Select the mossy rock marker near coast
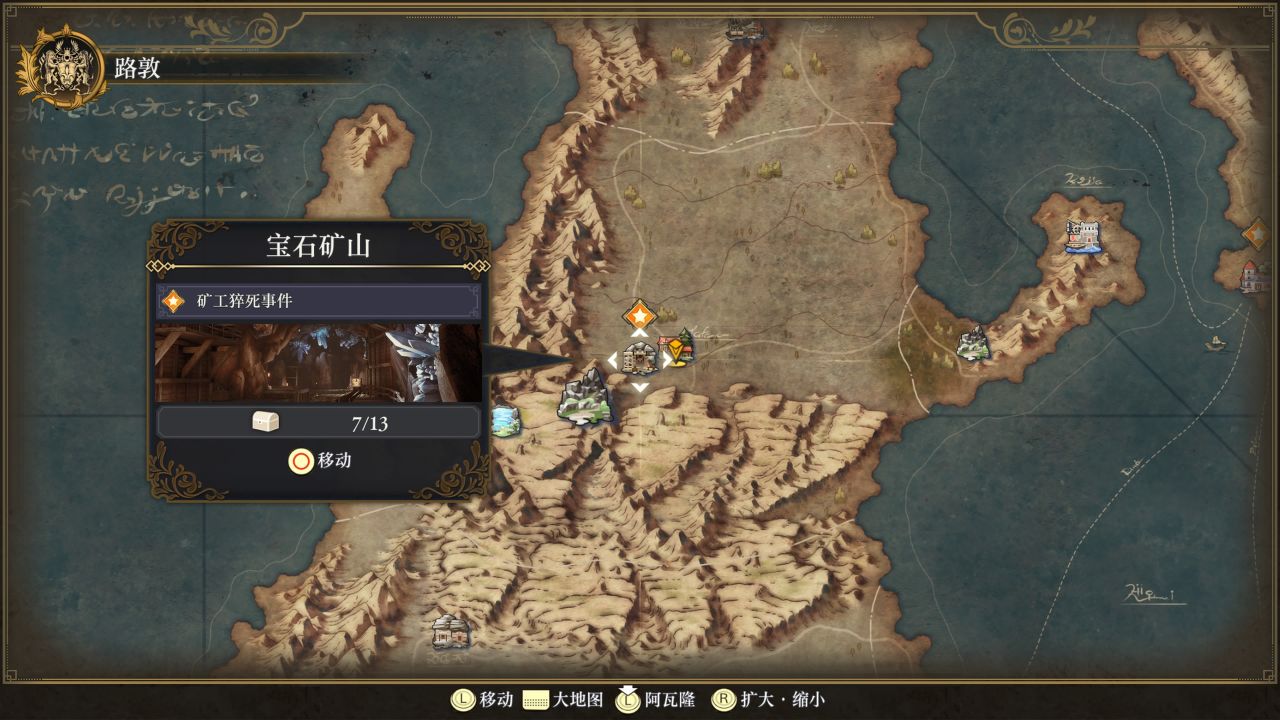Viewport: 1280px width, 720px height. click(x=972, y=344)
